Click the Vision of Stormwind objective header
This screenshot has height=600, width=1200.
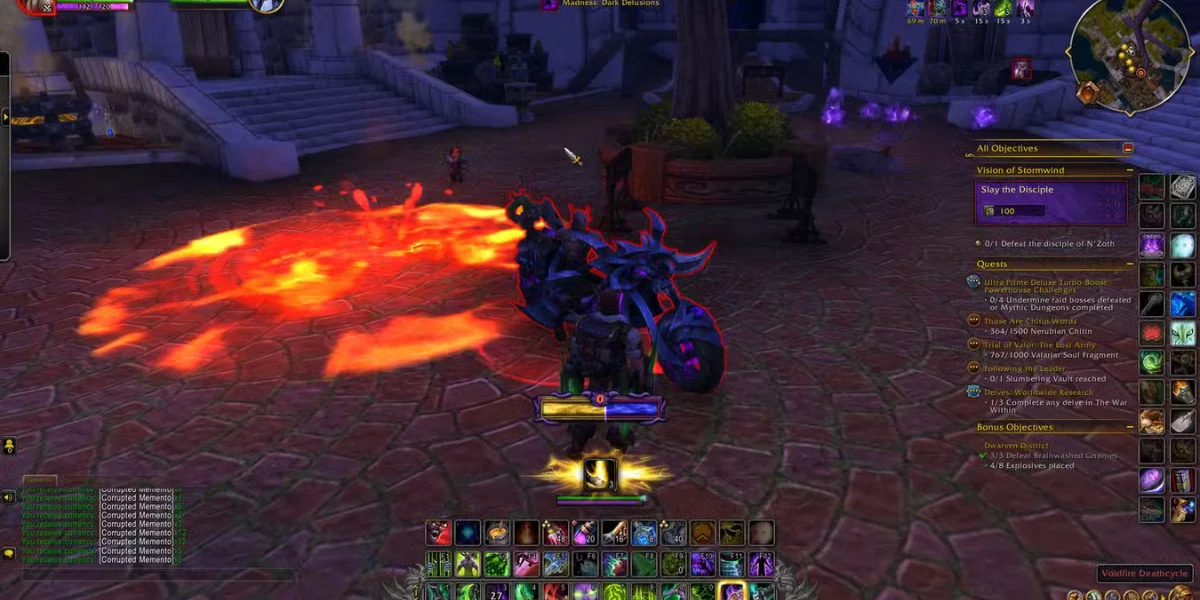point(1022,170)
